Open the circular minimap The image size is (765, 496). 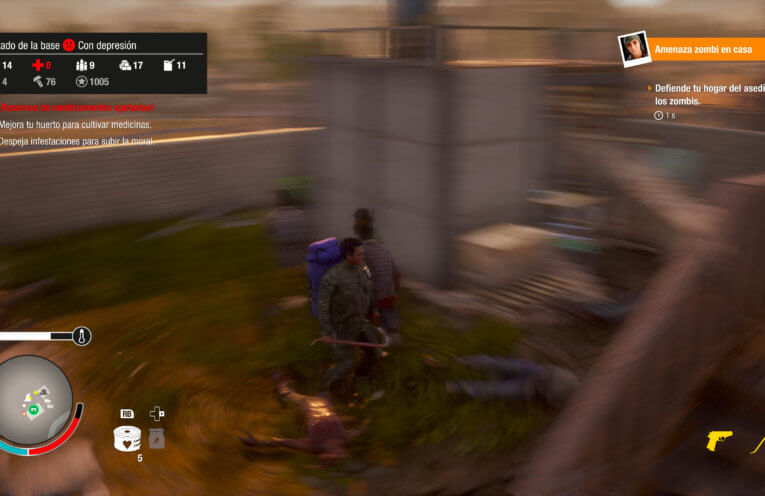point(35,401)
